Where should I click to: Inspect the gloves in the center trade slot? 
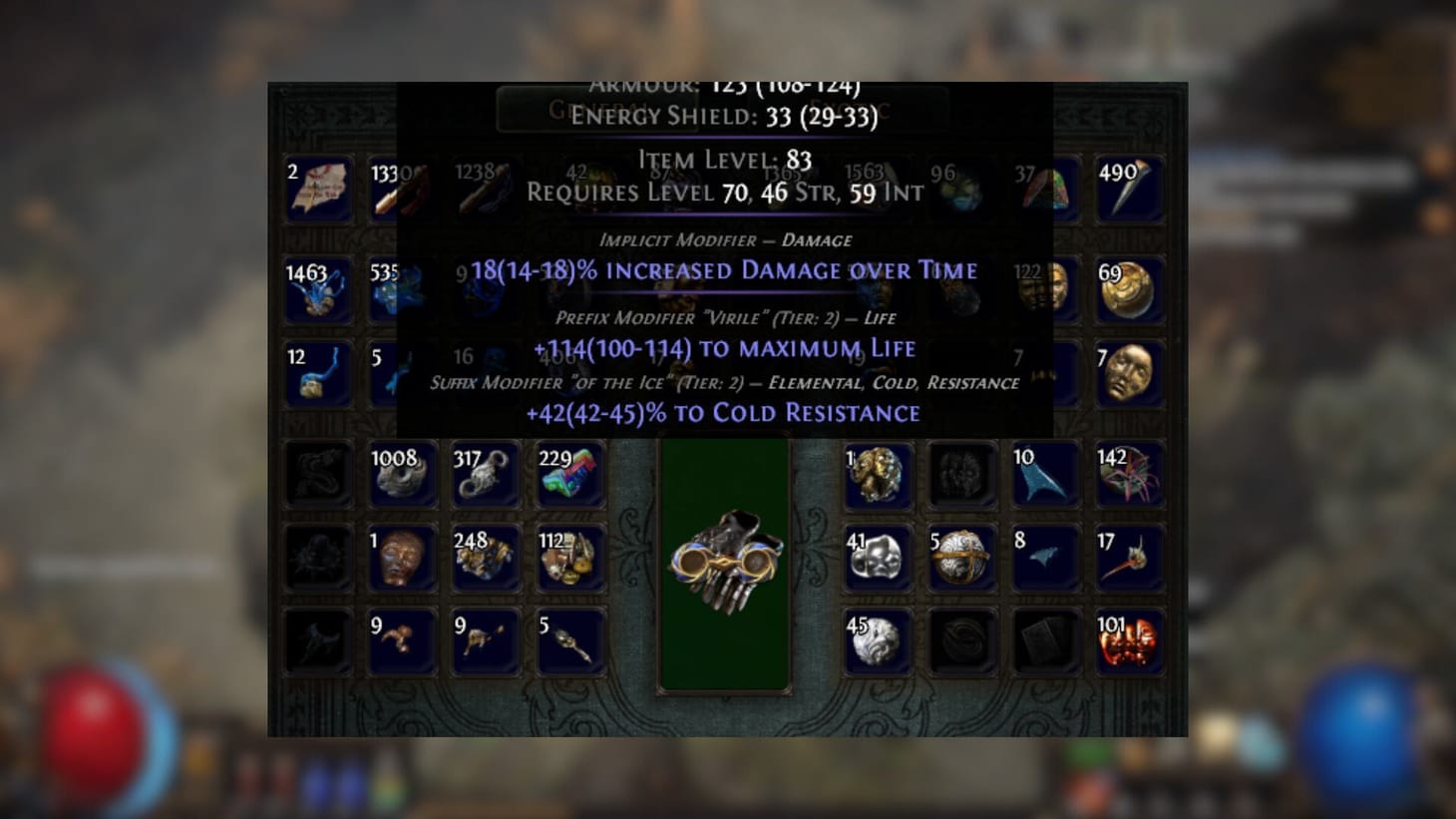[726, 559]
